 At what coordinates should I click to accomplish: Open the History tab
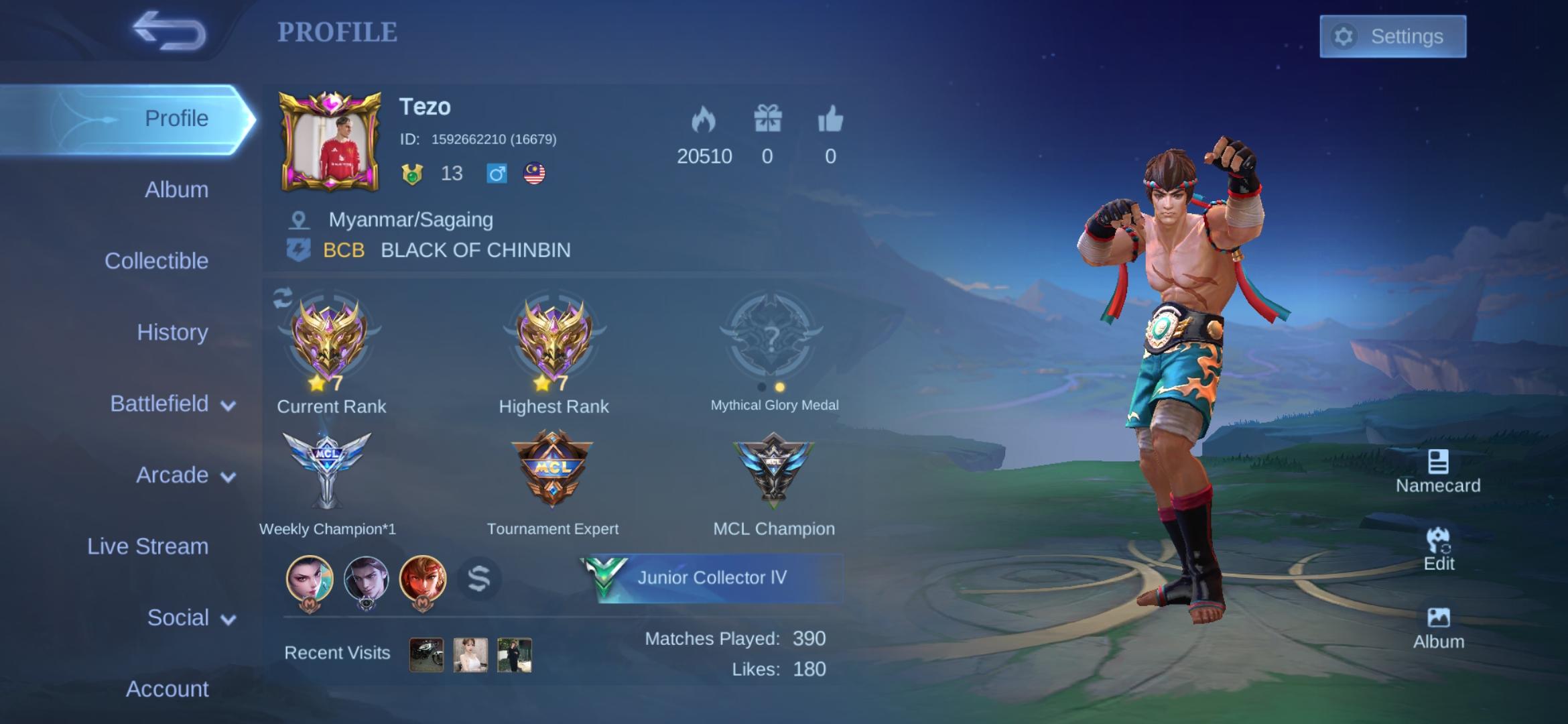point(172,333)
